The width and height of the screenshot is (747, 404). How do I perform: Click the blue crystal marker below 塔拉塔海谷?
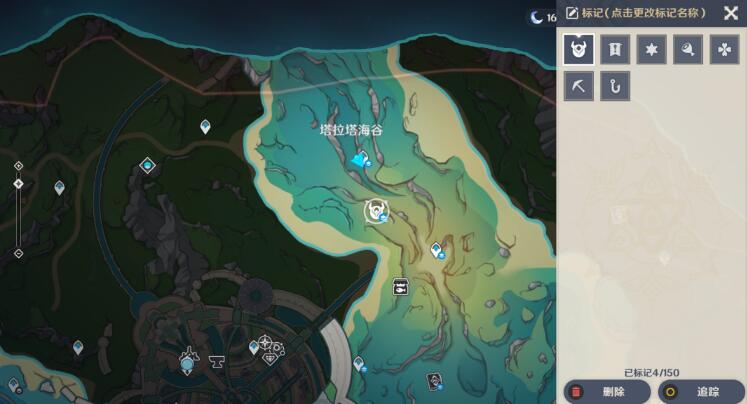[359, 159]
